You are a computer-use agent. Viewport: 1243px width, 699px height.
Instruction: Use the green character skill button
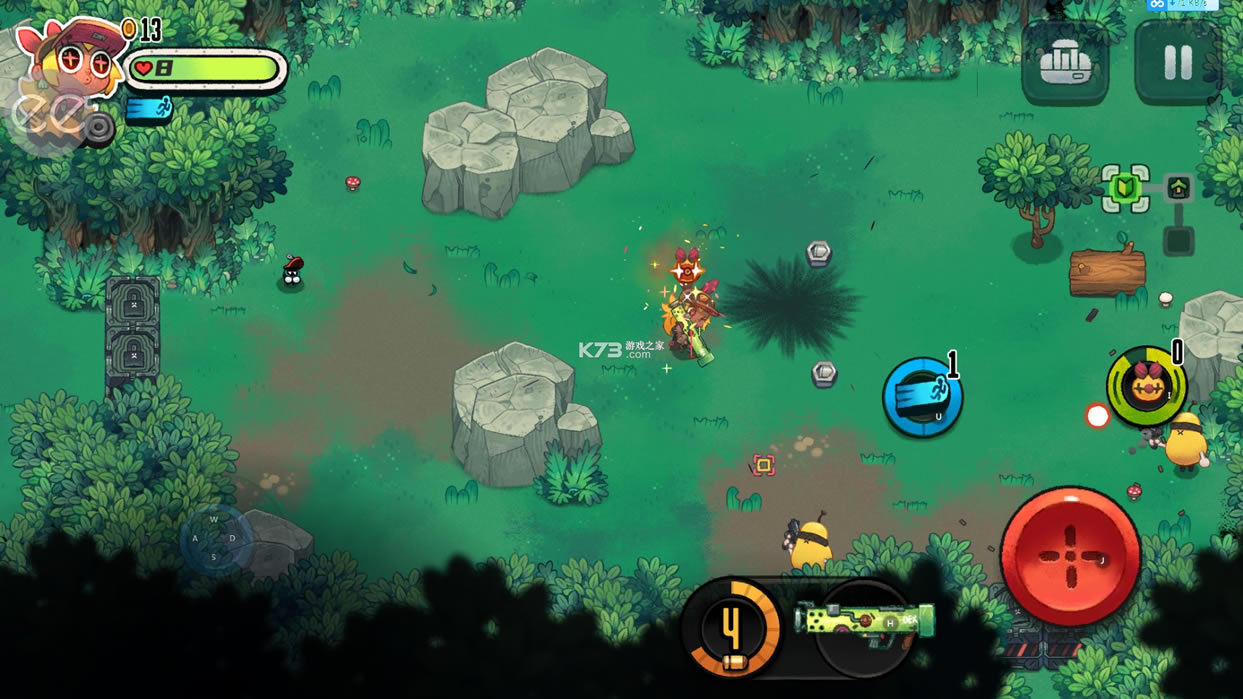pos(1146,386)
